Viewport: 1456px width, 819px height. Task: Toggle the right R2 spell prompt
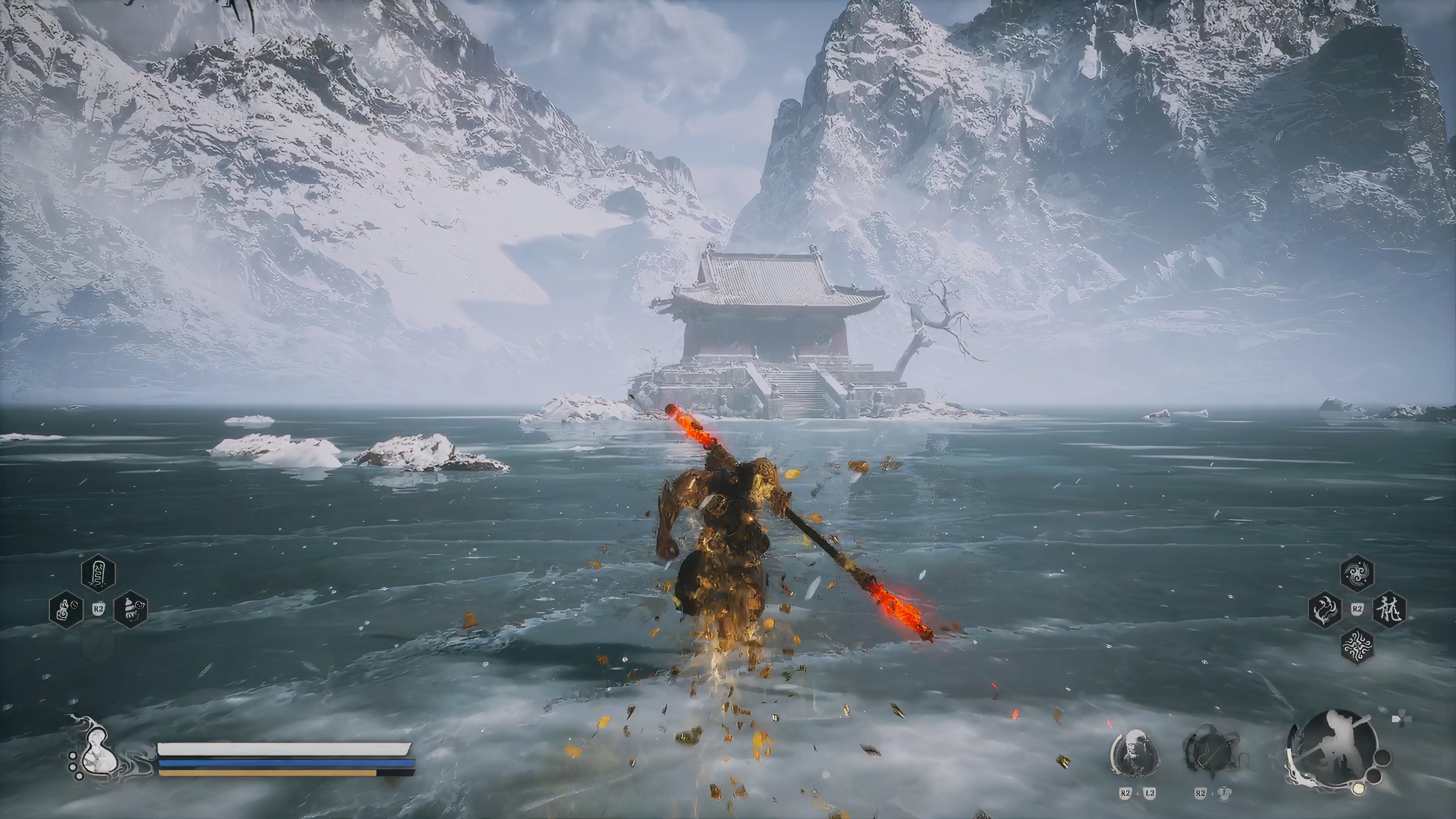(1357, 609)
